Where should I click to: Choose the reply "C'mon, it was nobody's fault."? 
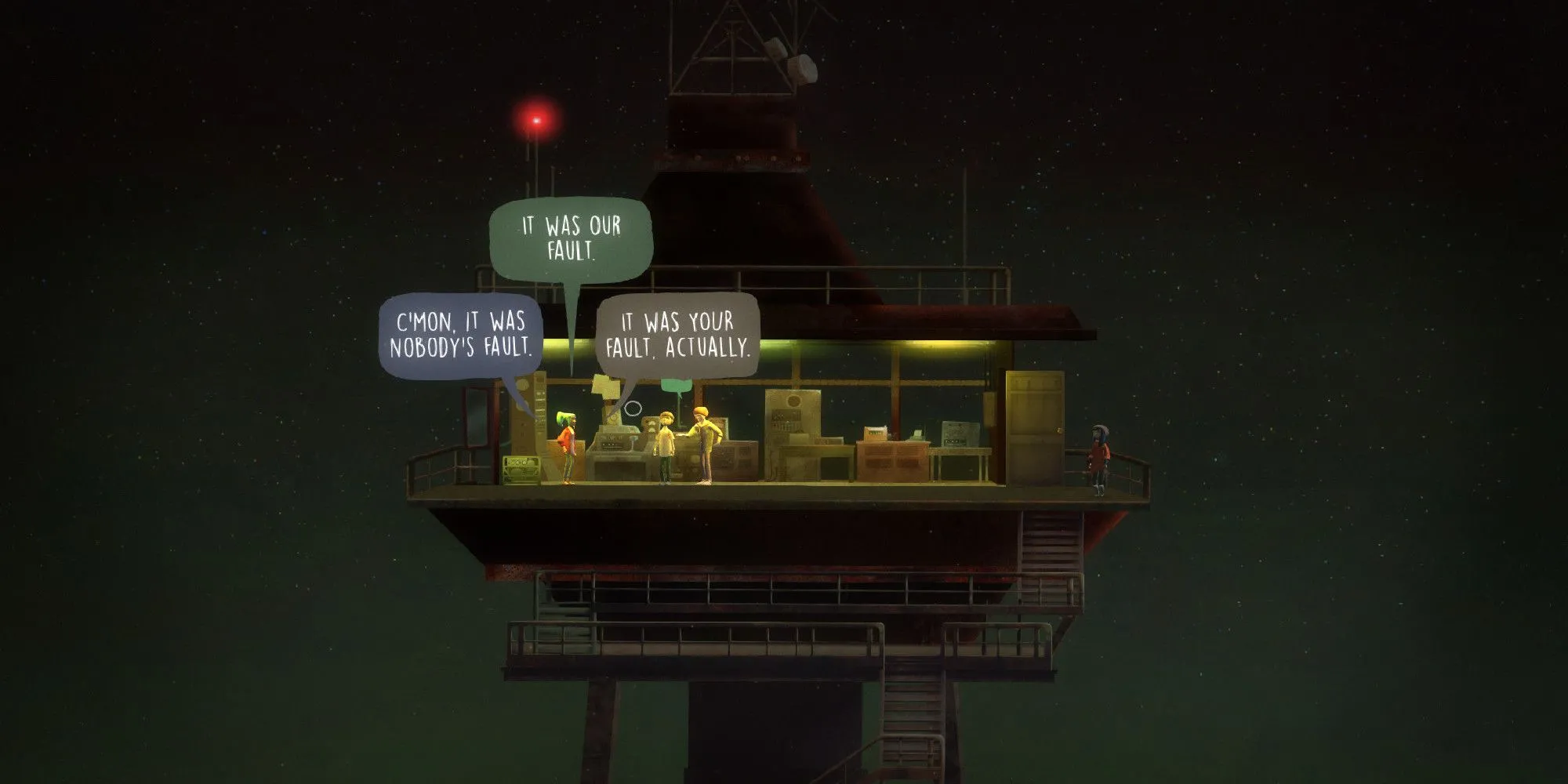pyautogui.click(x=460, y=336)
